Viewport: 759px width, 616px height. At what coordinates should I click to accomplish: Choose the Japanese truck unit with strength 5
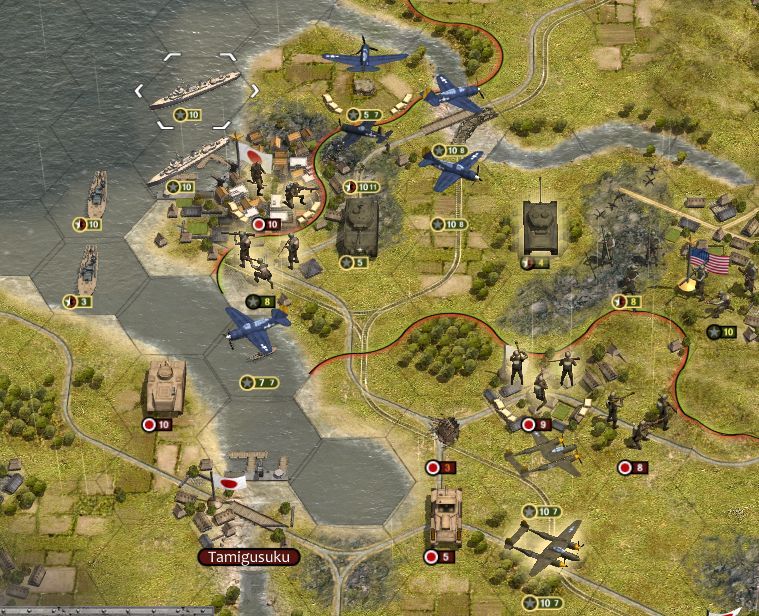tap(443, 517)
